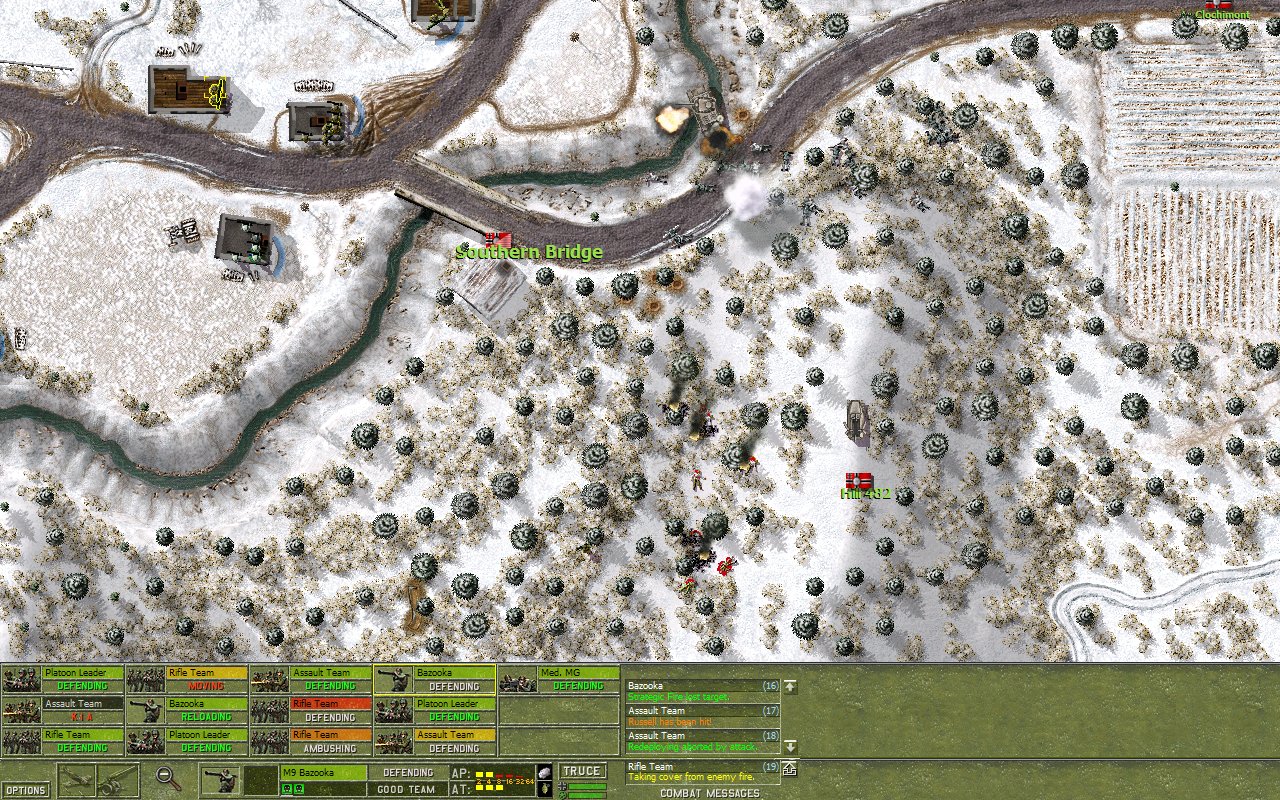1280x800 pixels.
Task: Select the KIA Assault Team entry
Action: click(x=63, y=710)
